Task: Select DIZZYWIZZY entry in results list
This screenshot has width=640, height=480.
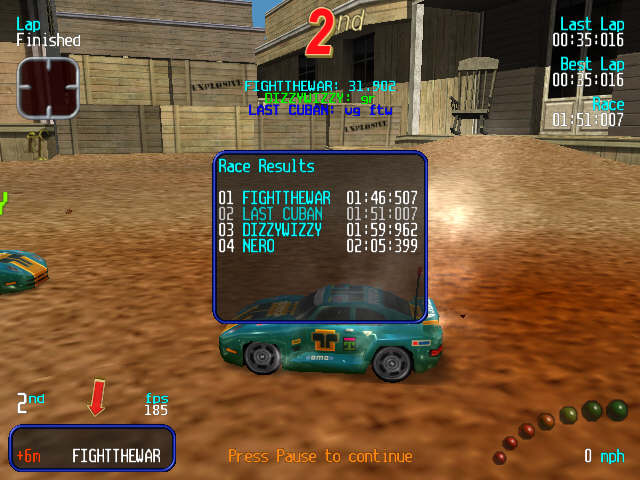Action: pyautogui.click(x=318, y=230)
